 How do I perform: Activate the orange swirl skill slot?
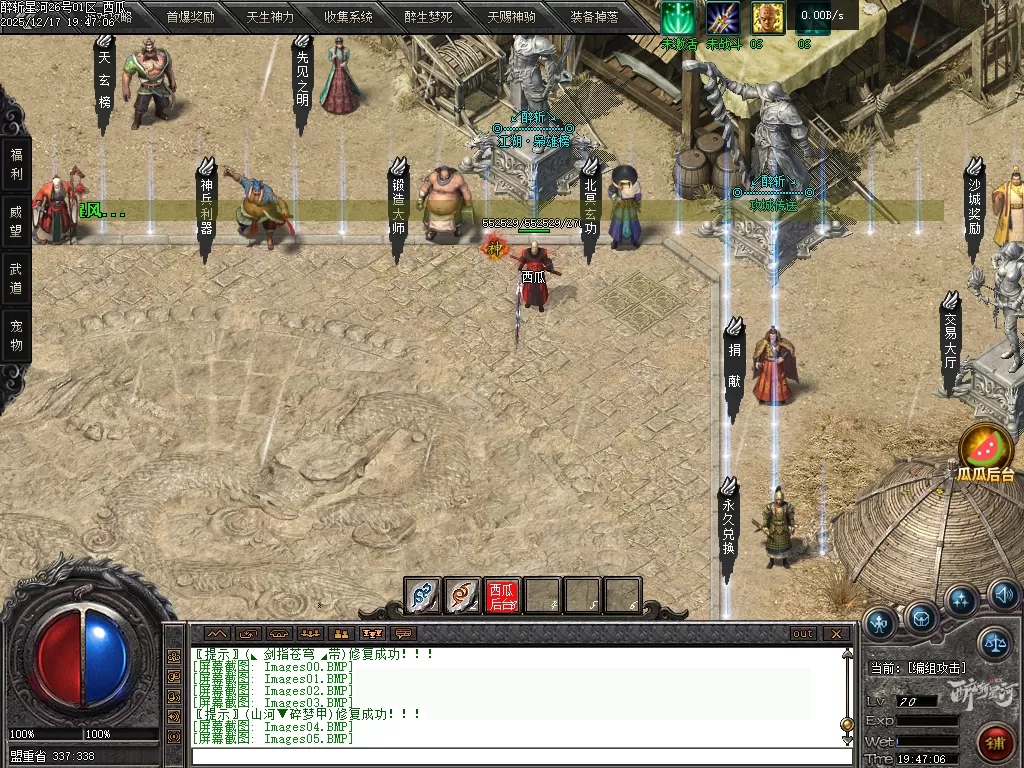(x=462, y=596)
